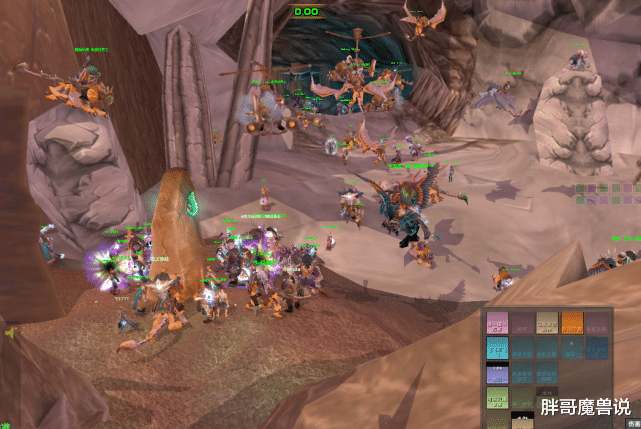Select the orange raid member frame
Image resolution: width=641 pixels, height=429 pixels.
572,323
